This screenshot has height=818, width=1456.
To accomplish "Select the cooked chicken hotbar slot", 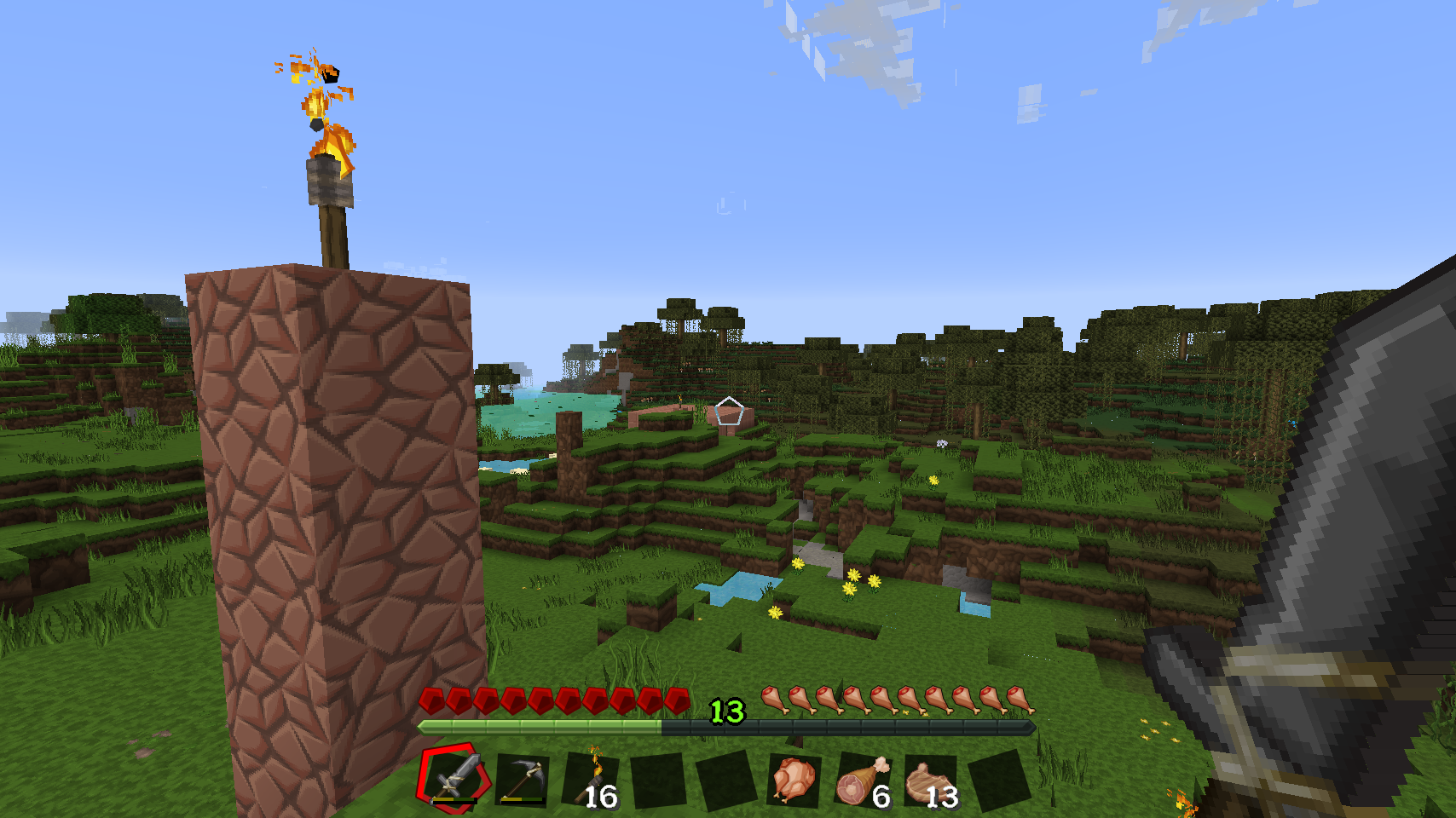I will pos(794,780).
